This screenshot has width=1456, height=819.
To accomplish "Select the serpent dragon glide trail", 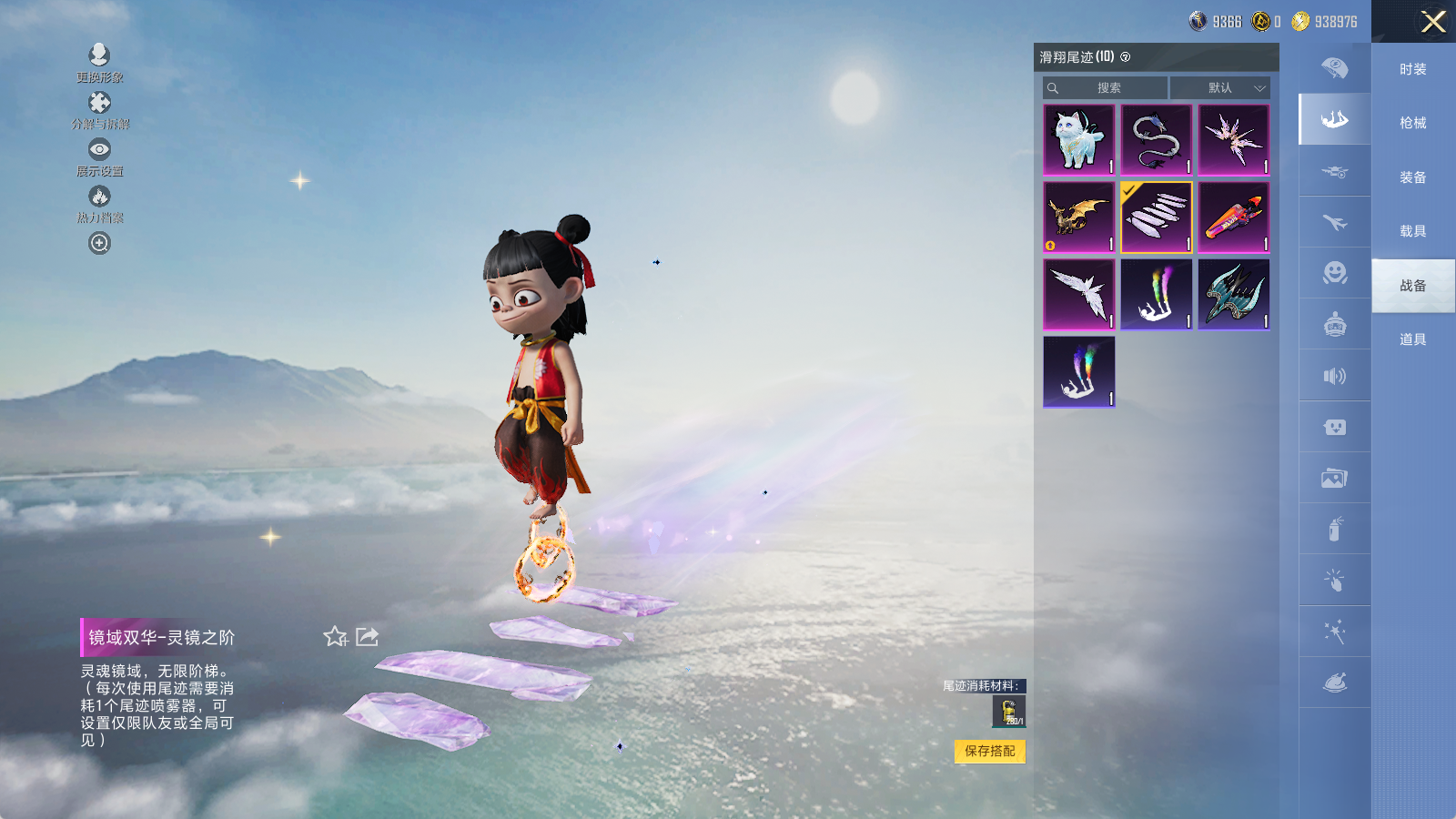I will pos(1156,139).
